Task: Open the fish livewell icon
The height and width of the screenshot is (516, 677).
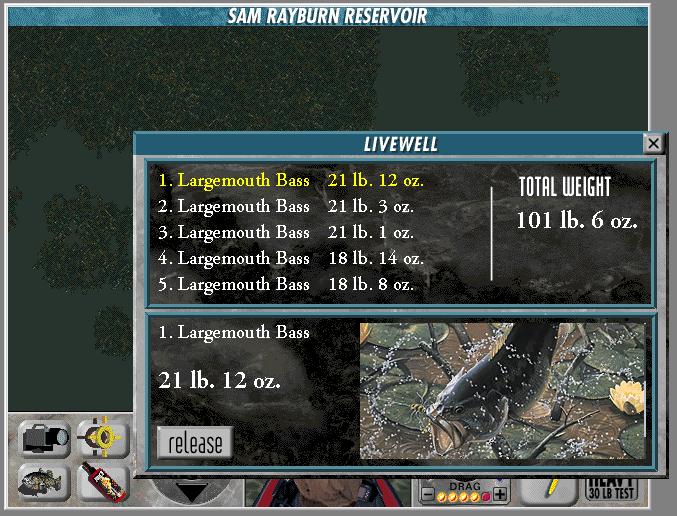Action: click(44, 483)
